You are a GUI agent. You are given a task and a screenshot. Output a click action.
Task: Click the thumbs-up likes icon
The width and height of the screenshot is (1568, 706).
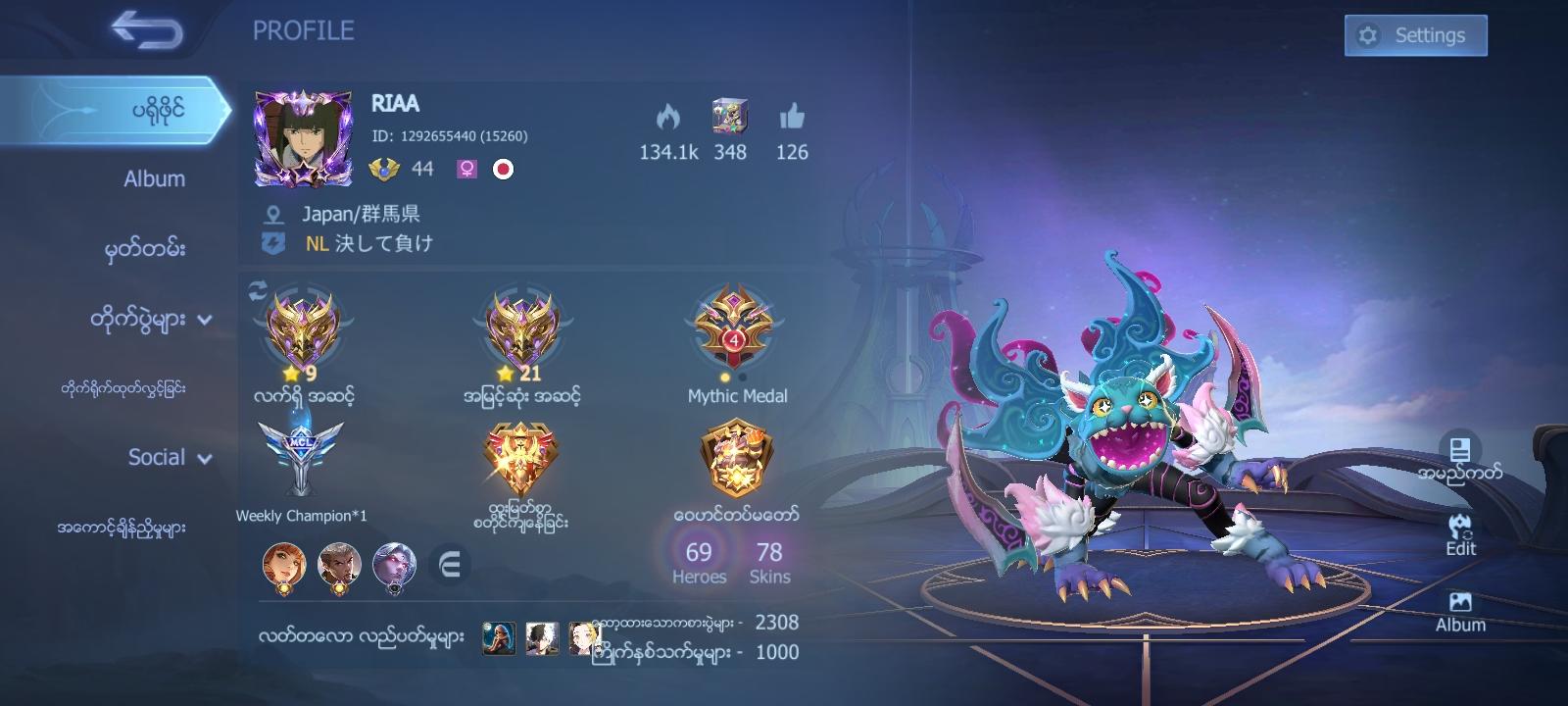792,116
